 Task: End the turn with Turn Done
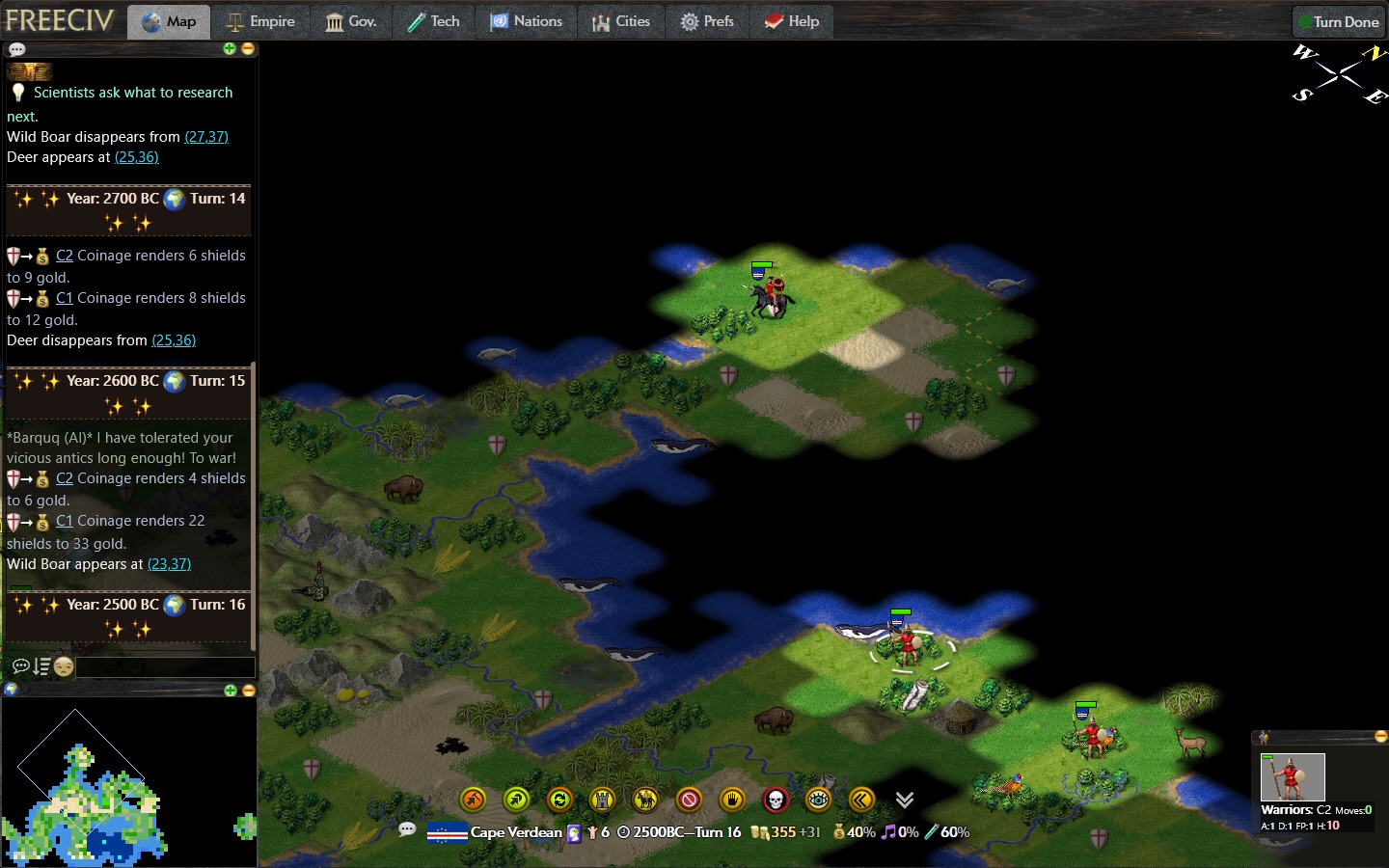tap(1338, 21)
